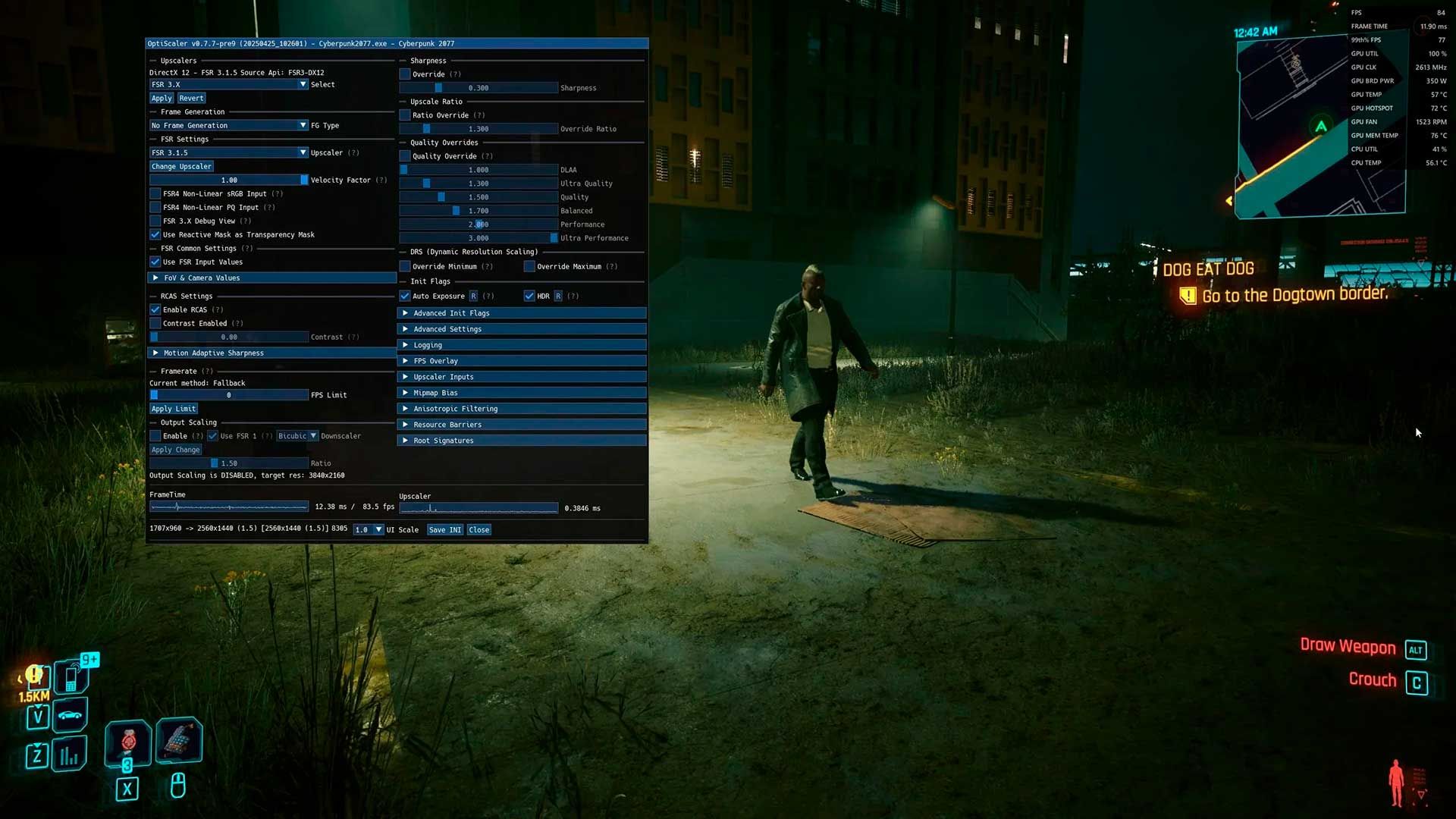Enable the Sharpness Override checkbox

(405, 74)
